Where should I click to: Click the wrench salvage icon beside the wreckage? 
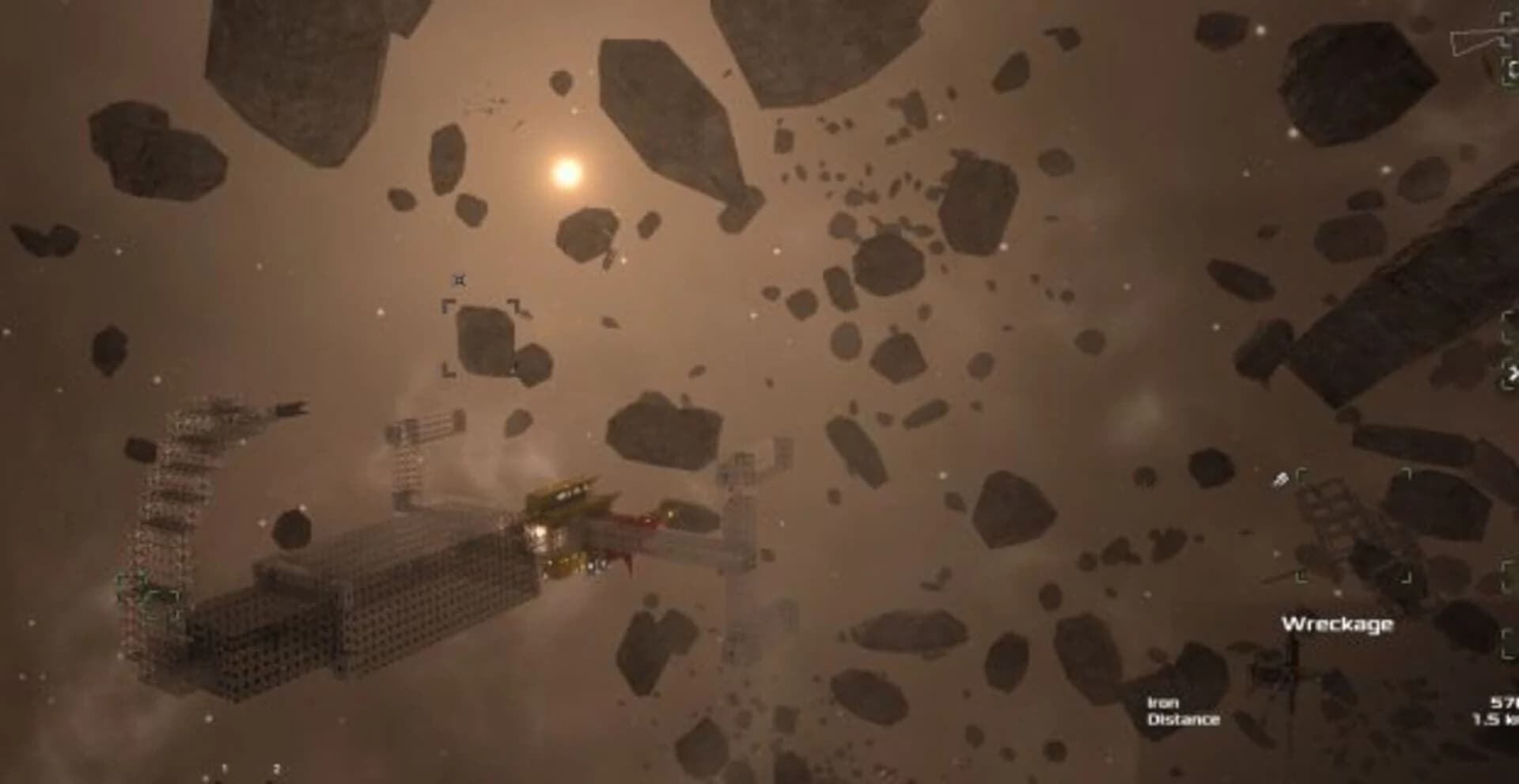coord(1282,479)
